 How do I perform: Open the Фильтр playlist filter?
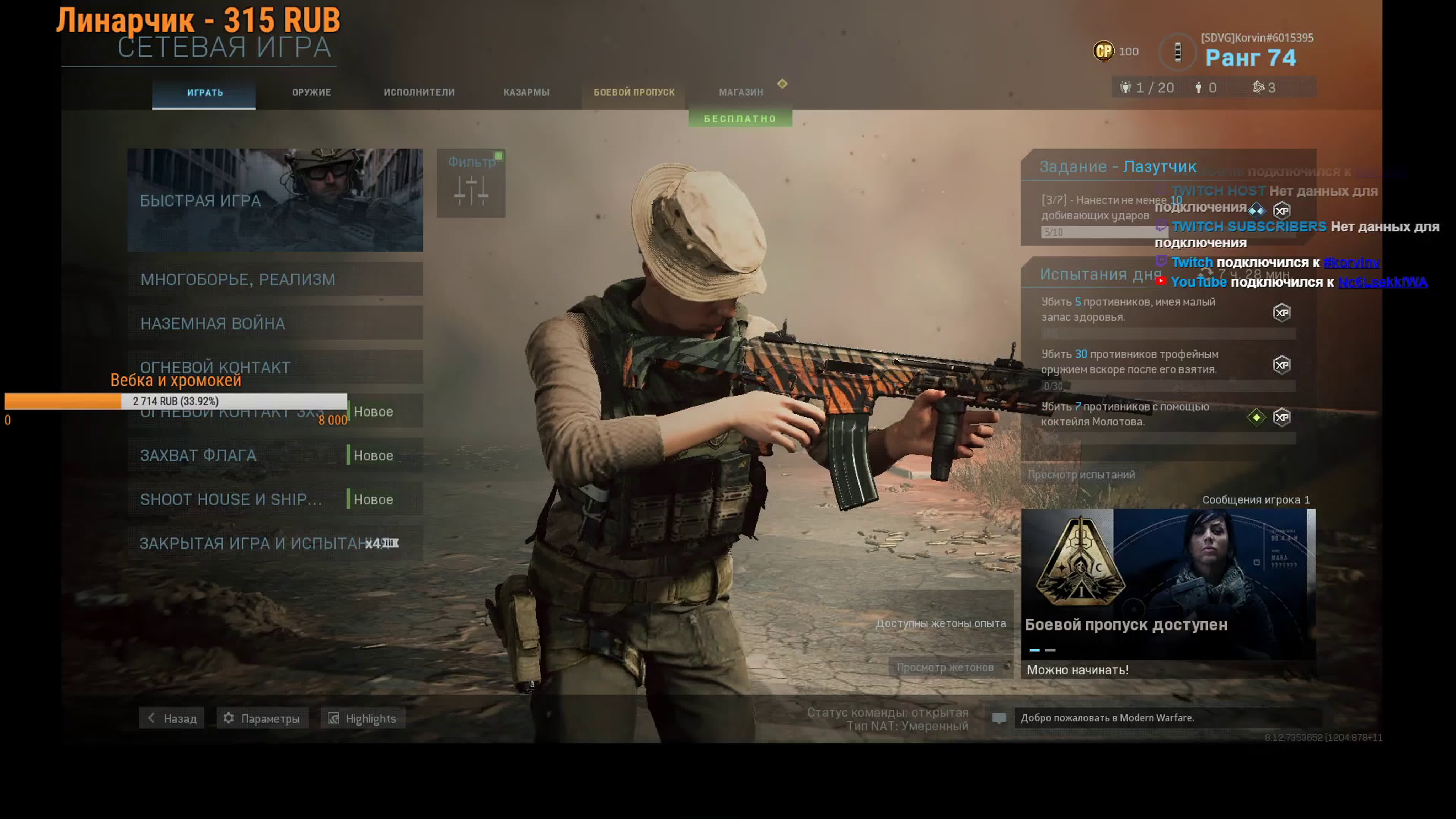coord(471,183)
